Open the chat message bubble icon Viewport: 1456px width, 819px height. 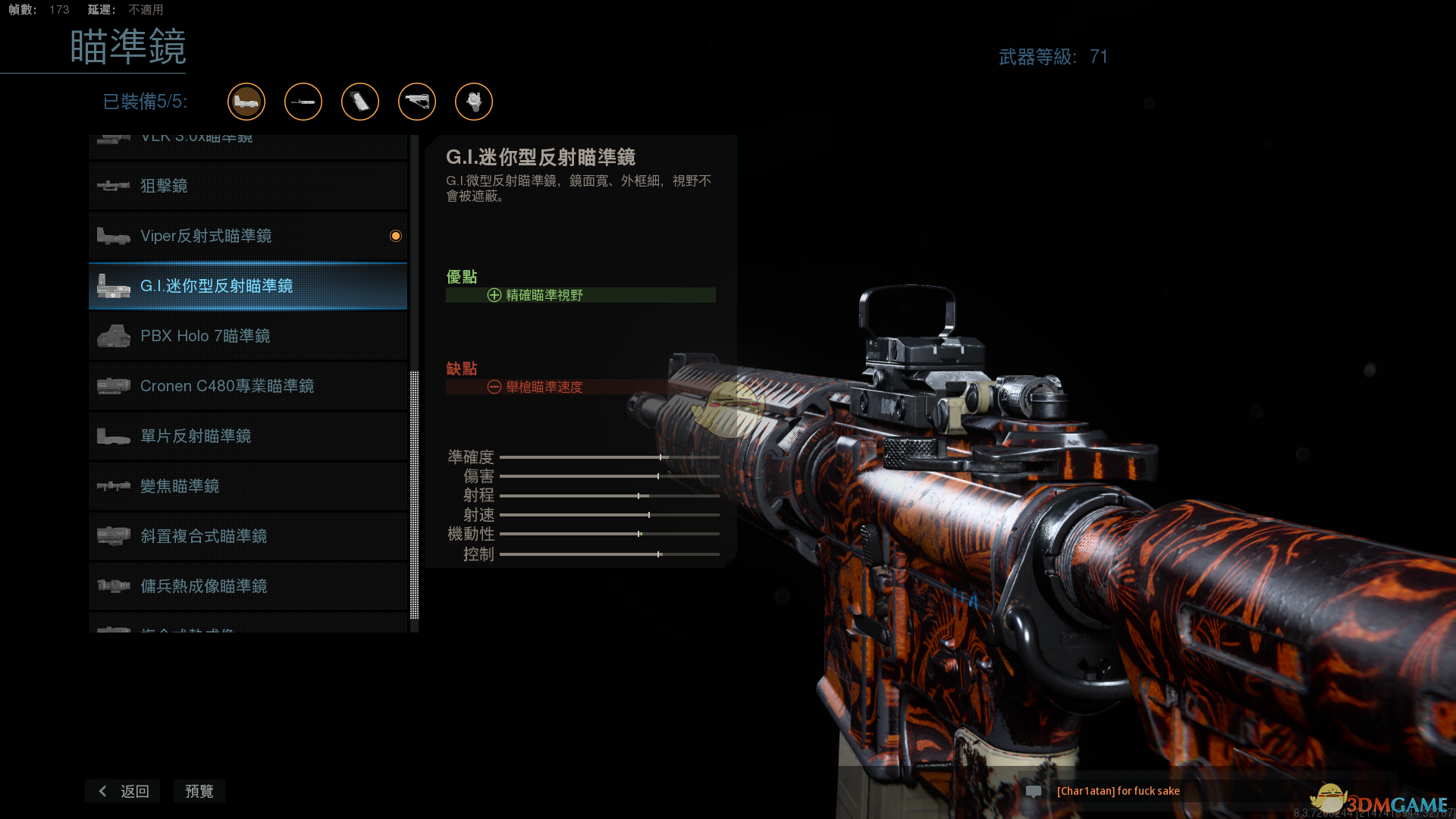[x=1034, y=791]
